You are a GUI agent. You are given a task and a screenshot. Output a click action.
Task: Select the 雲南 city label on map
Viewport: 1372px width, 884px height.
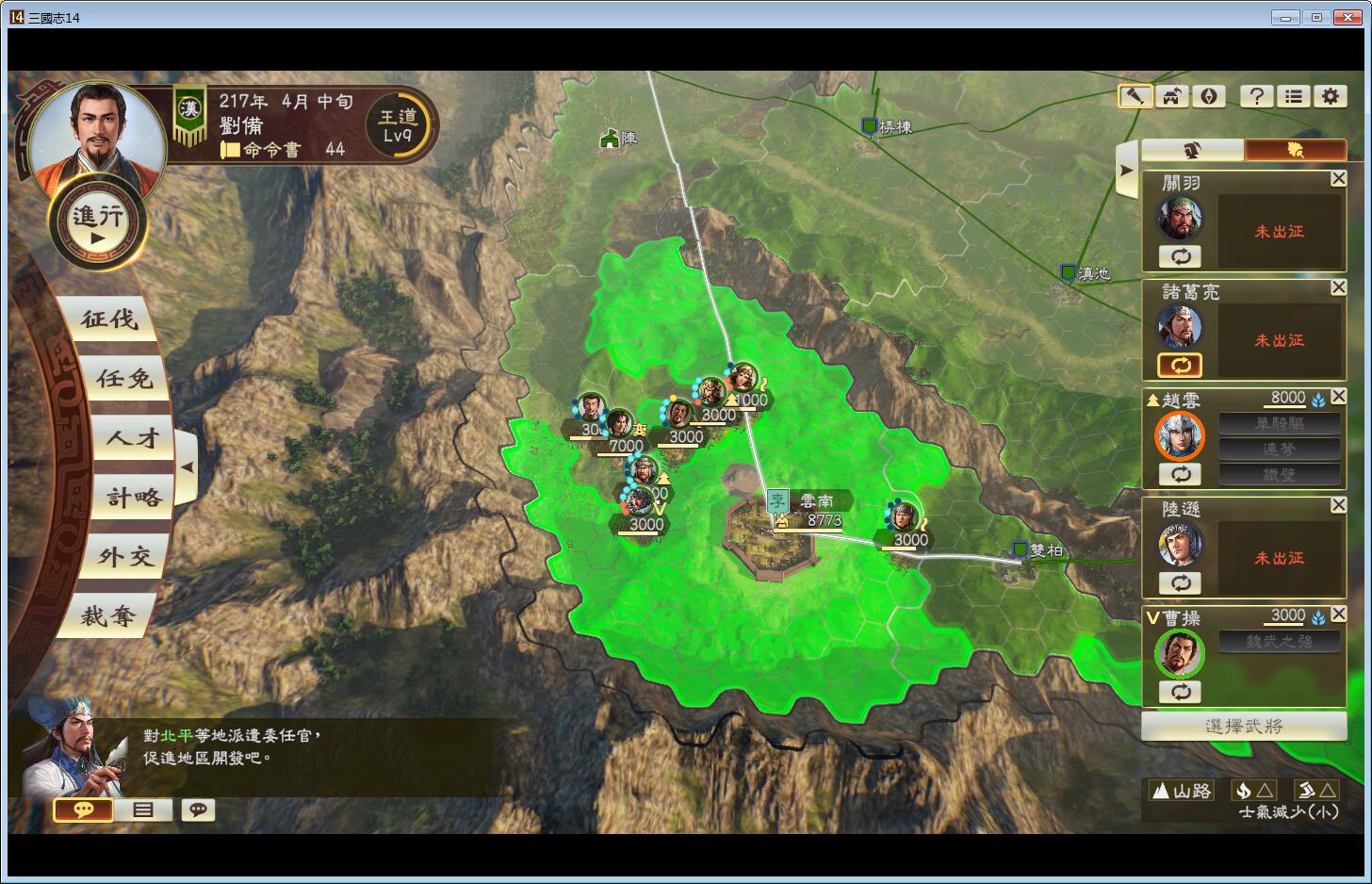pyautogui.click(x=816, y=501)
